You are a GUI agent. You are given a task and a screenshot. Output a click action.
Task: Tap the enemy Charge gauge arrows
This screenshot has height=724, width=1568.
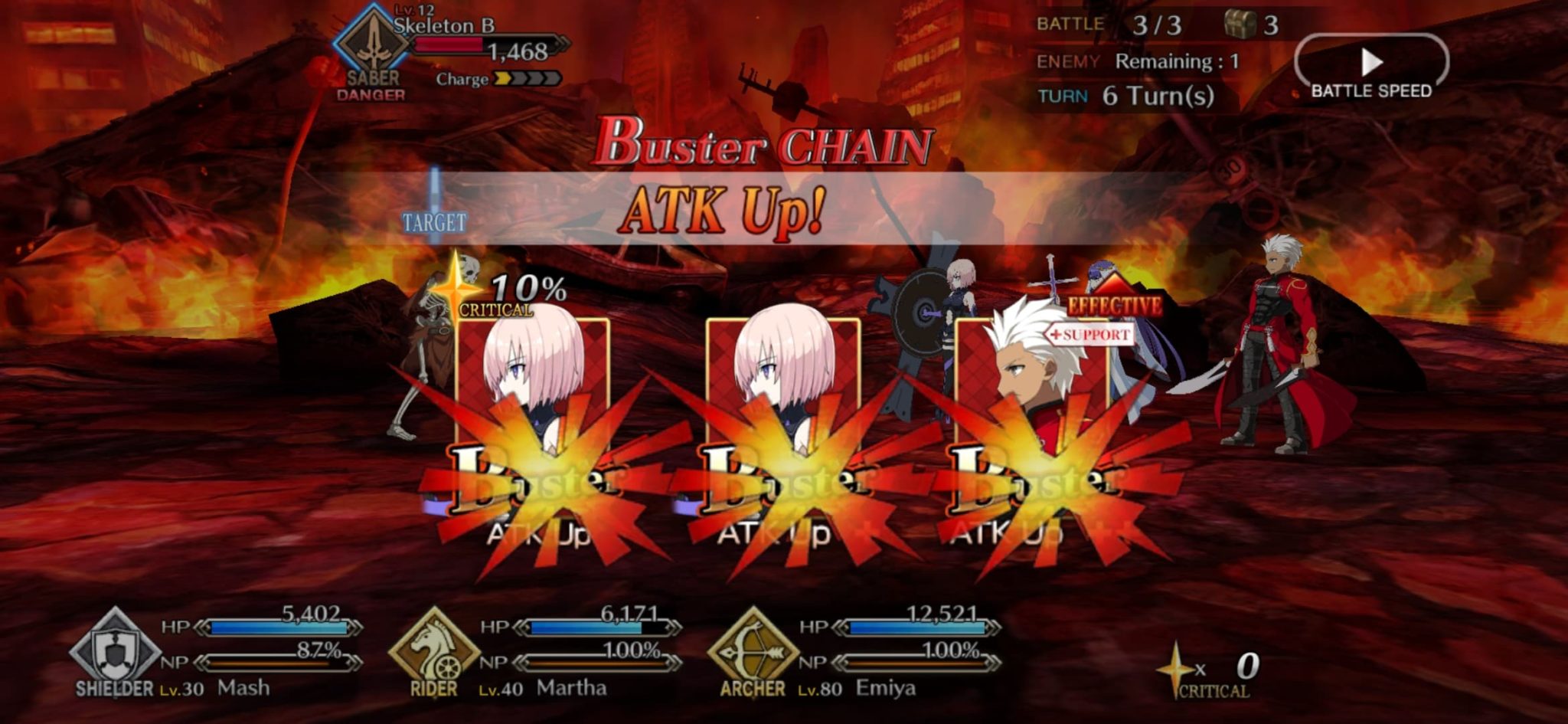point(528,79)
